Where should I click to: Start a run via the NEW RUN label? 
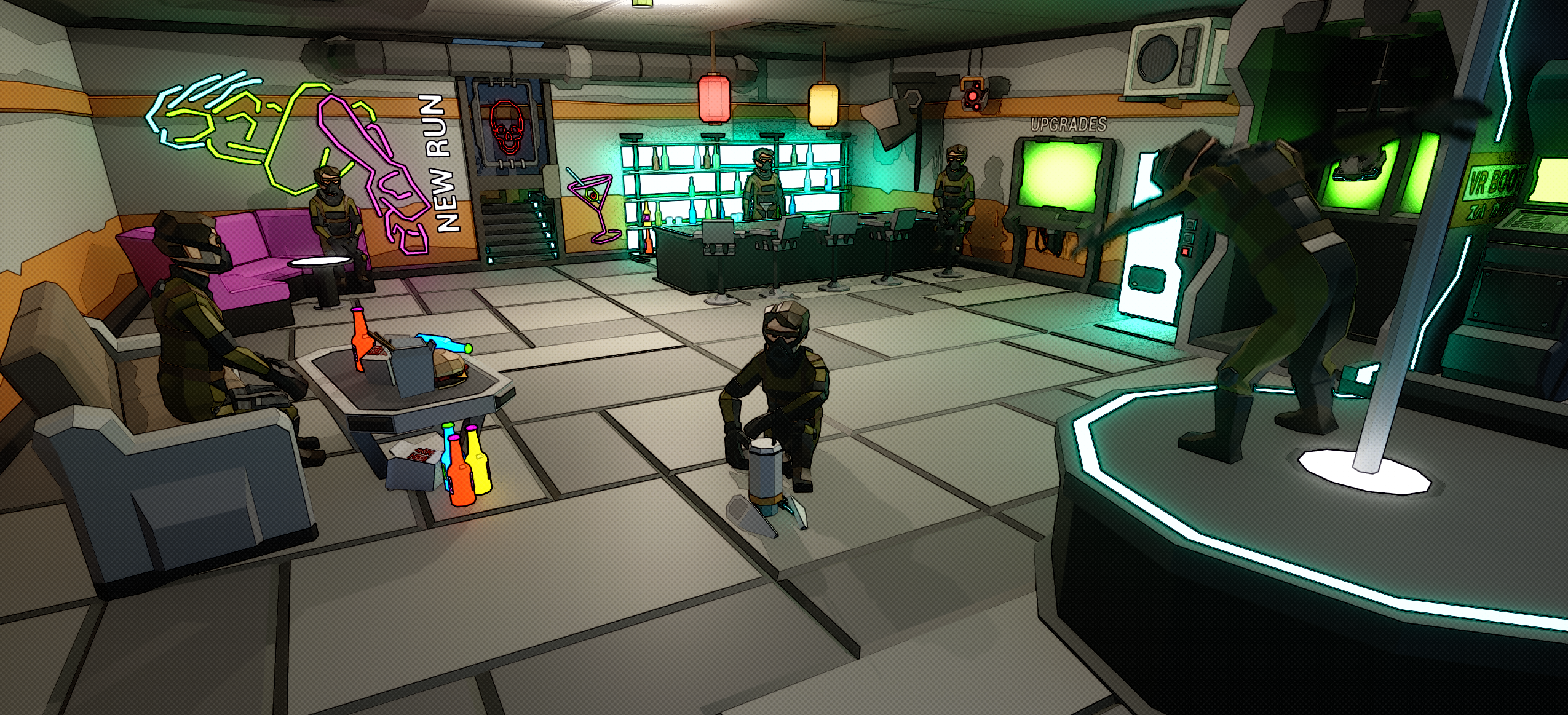(440, 163)
